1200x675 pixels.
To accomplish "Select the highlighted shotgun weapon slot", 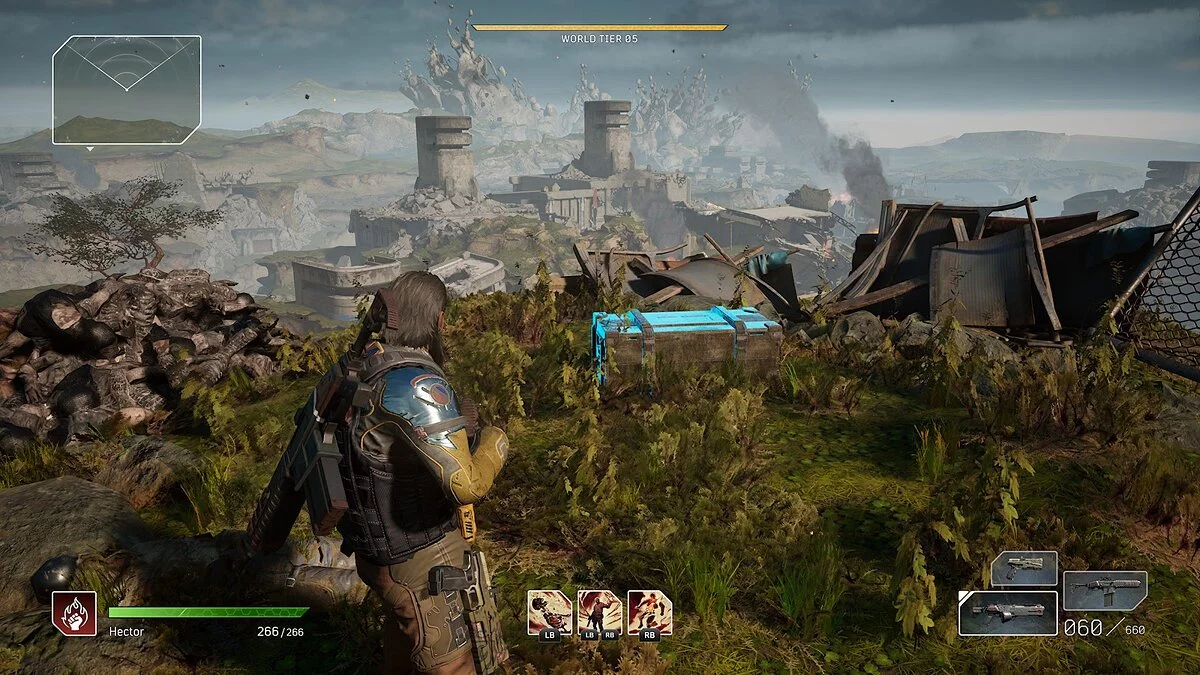I will pos(1007,613).
